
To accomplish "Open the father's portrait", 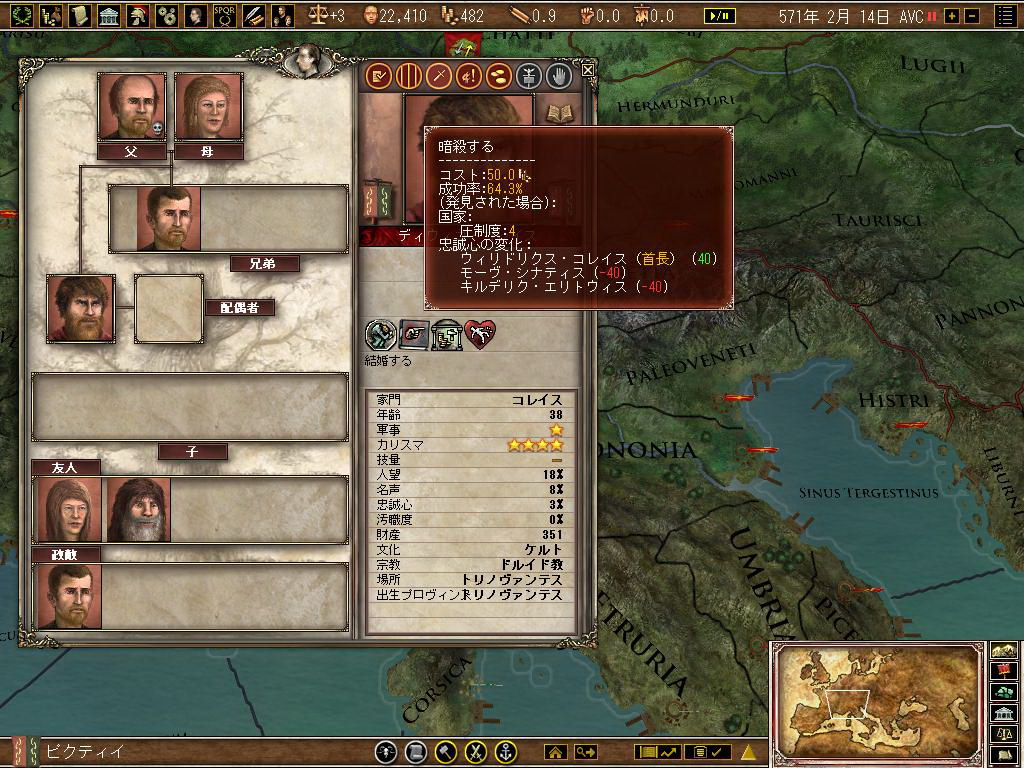I will (131, 106).
